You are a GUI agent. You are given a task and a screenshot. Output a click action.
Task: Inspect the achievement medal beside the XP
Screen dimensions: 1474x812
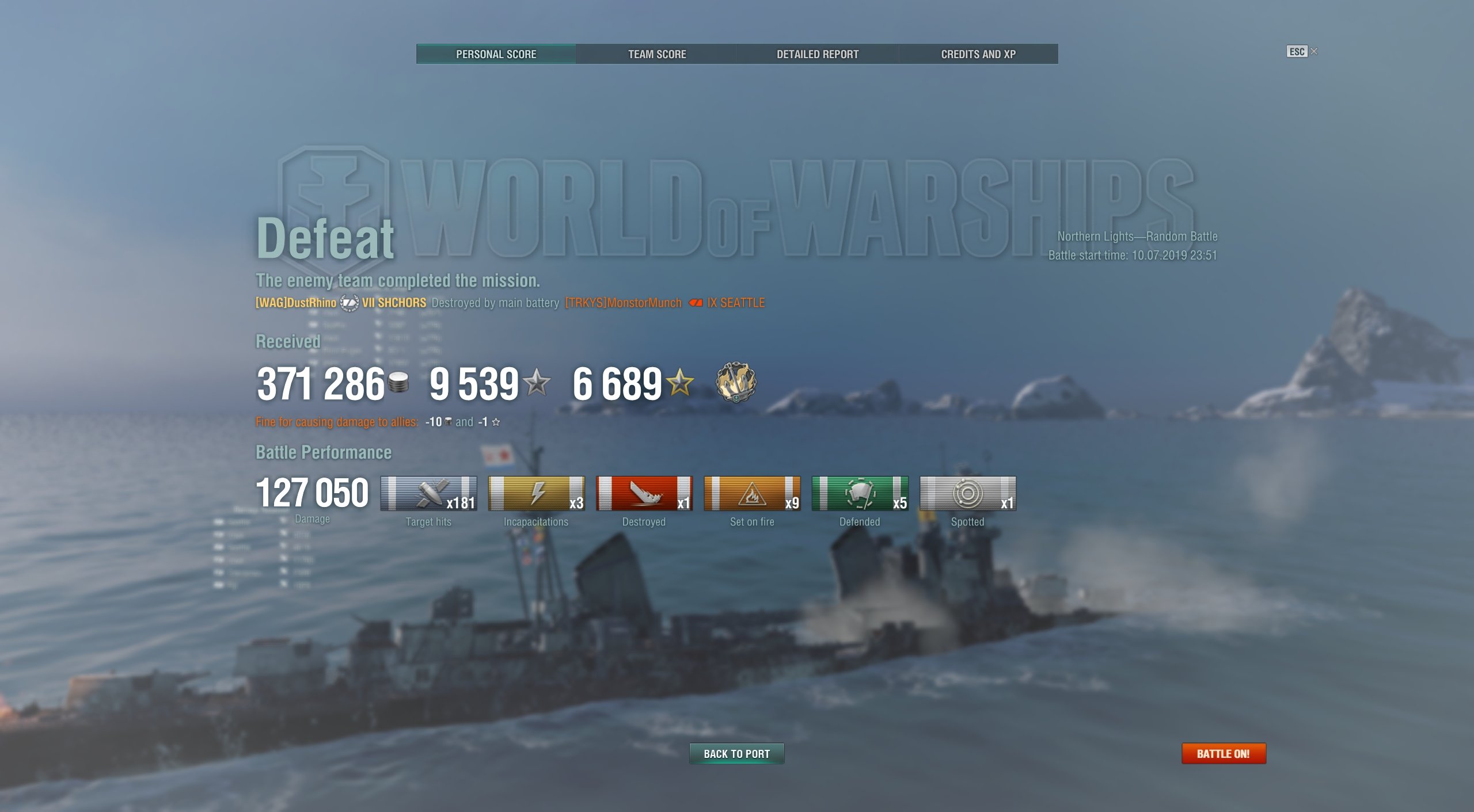coord(735,382)
